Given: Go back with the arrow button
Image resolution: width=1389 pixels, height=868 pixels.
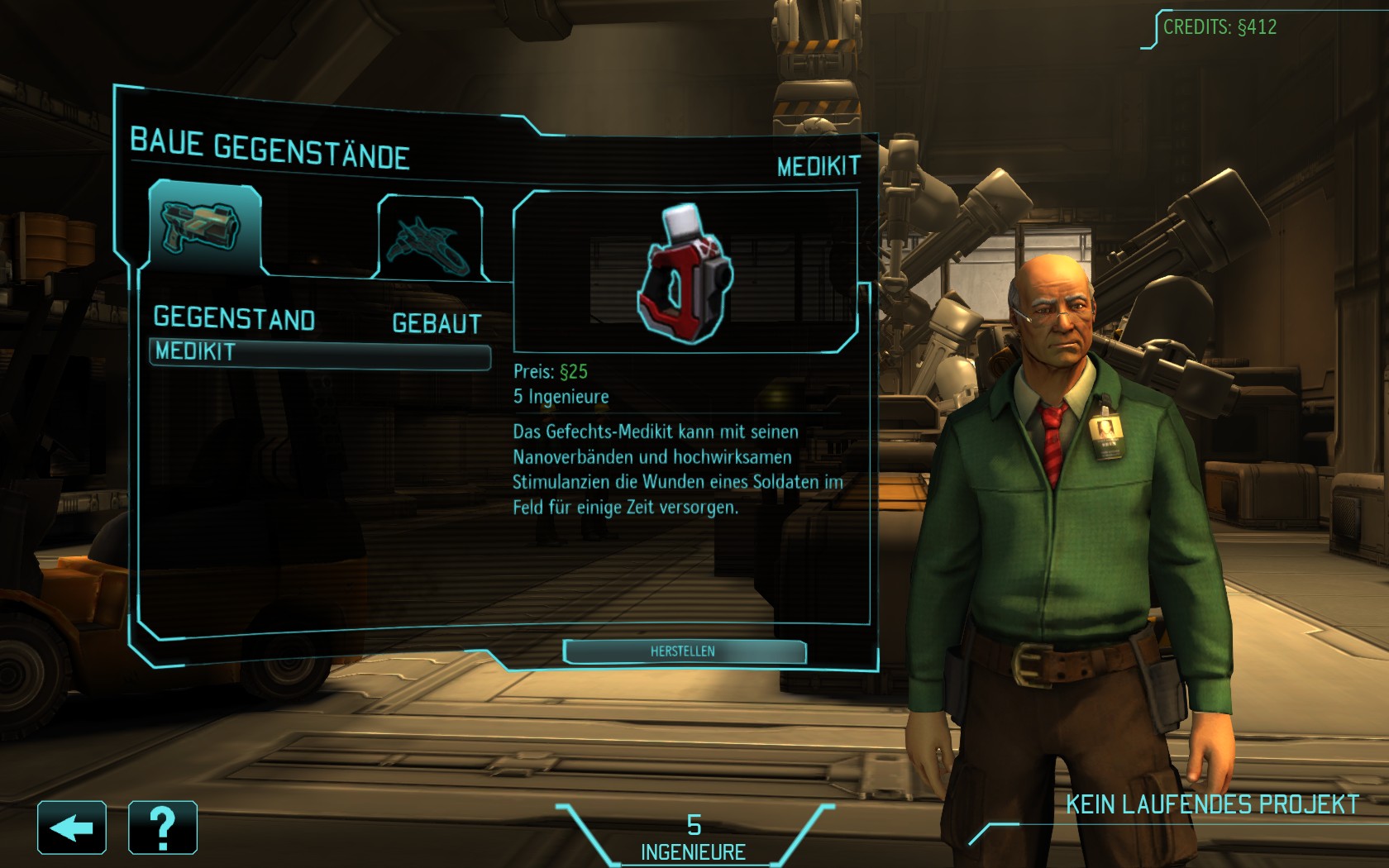Looking at the screenshot, I should [x=72, y=827].
